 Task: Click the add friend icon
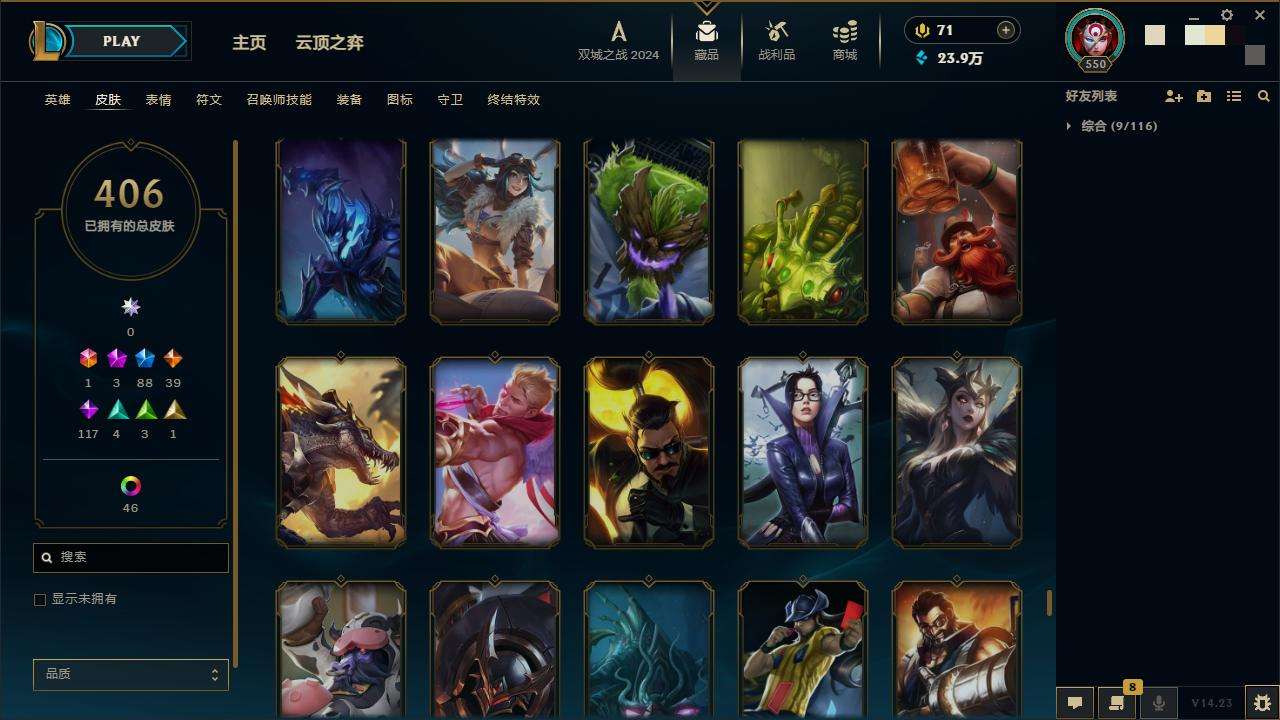click(1173, 97)
